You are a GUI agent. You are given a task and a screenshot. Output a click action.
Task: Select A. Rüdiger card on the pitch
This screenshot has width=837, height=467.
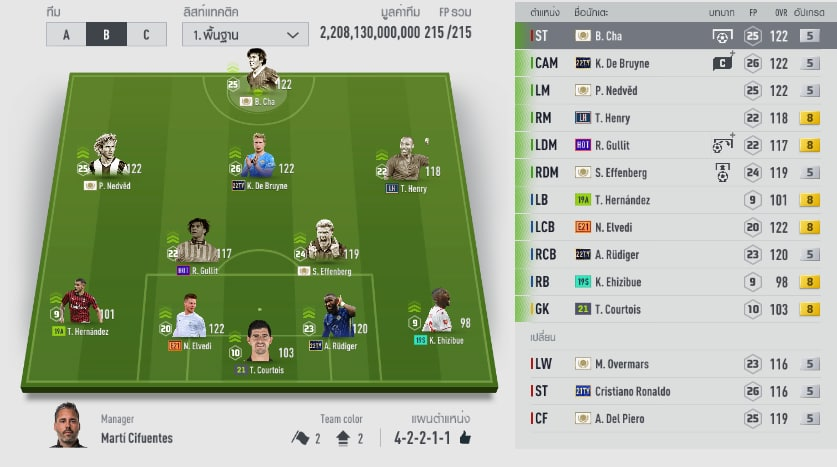[x=336, y=320]
